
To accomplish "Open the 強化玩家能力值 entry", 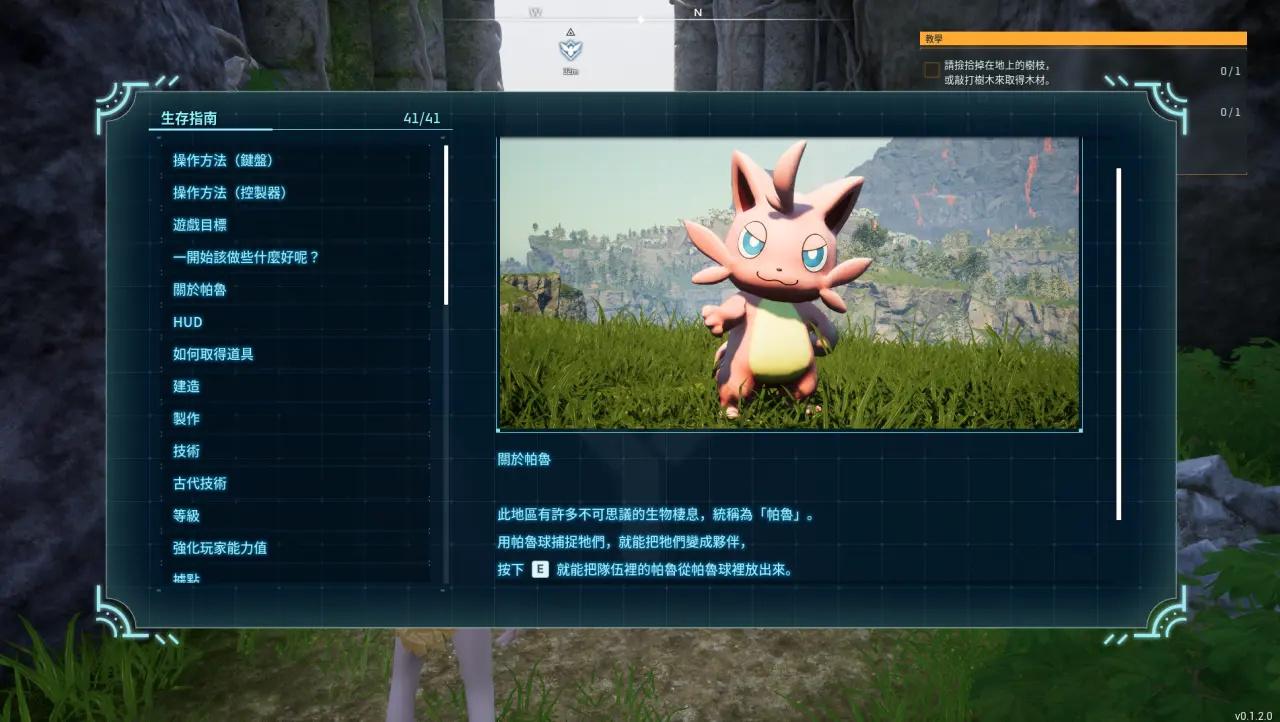I will pyautogui.click(x=220, y=548).
